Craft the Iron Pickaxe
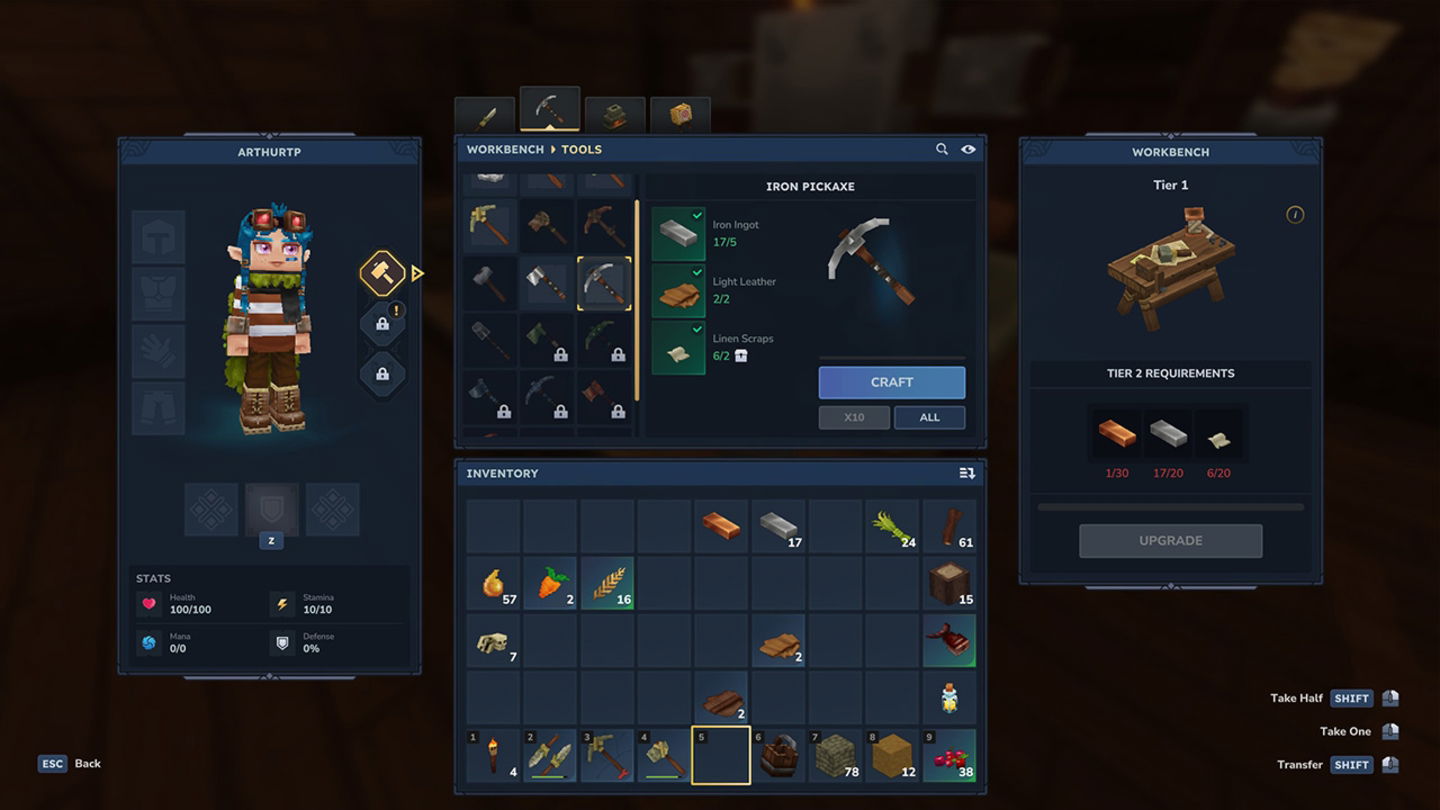This screenshot has height=810, width=1440. coord(891,382)
